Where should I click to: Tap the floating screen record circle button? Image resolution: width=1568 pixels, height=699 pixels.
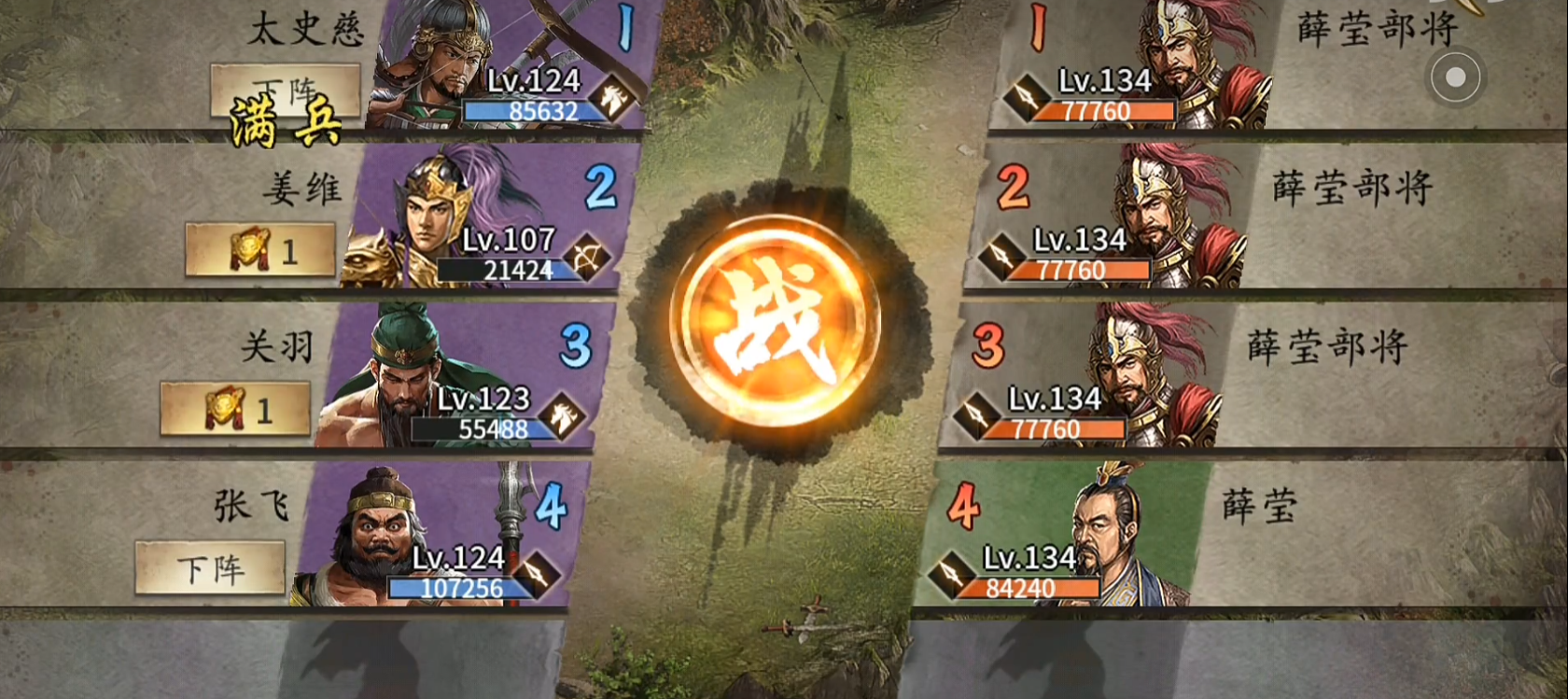[x=1455, y=77]
